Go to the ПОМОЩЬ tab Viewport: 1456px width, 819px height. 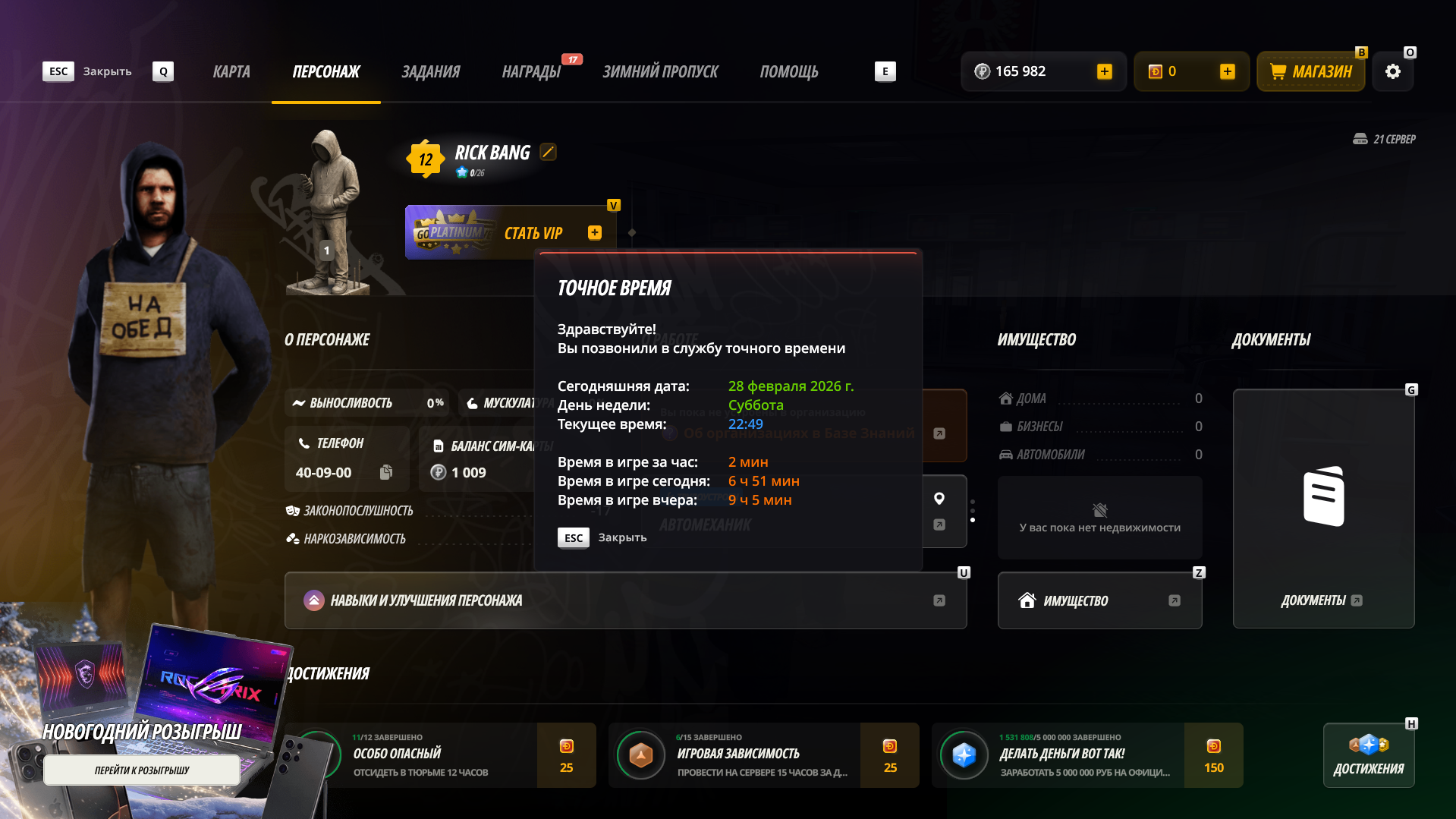(x=789, y=71)
